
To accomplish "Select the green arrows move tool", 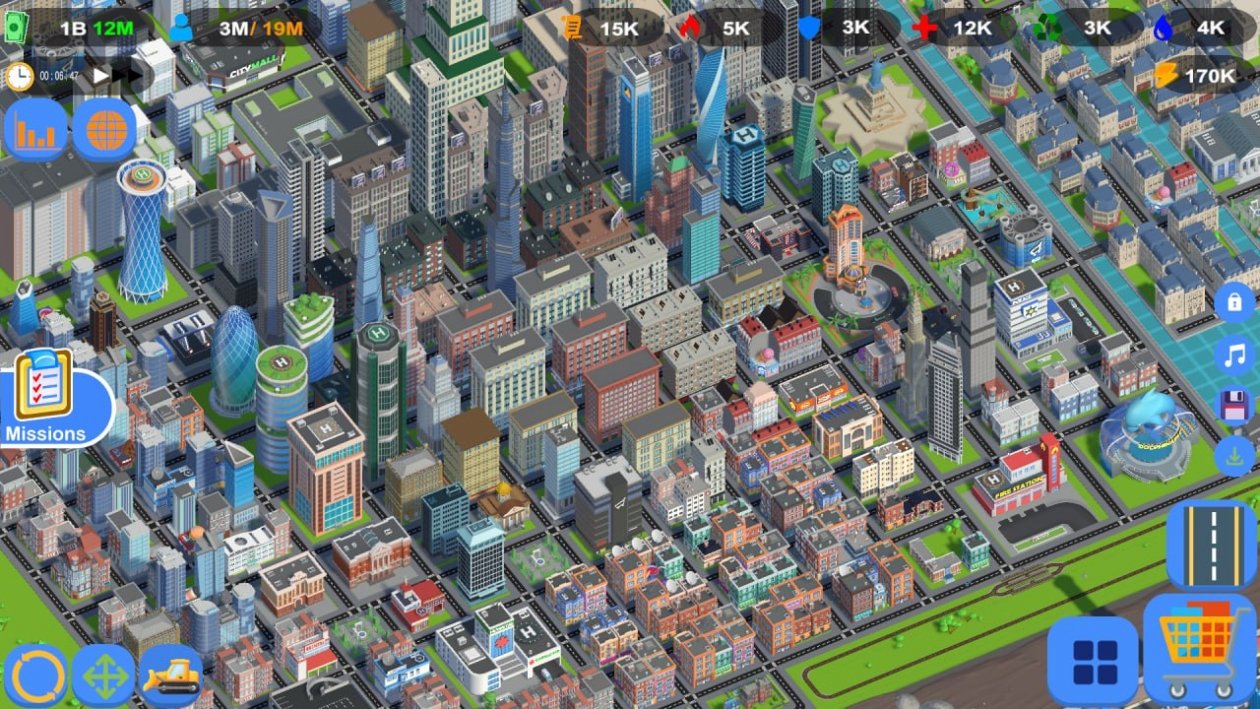I will point(105,675).
